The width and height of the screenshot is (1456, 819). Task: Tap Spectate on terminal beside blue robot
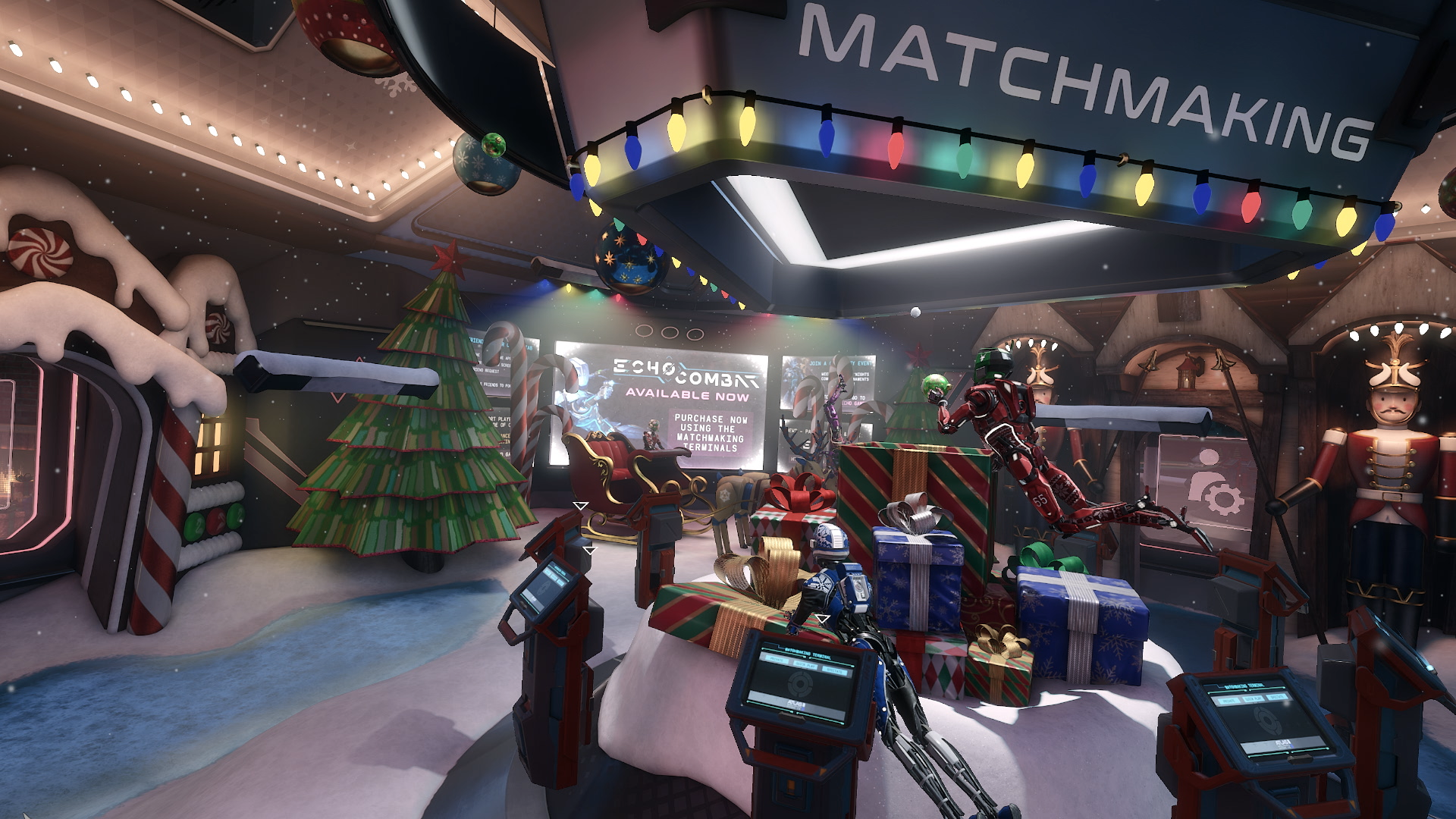pyautogui.click(x=835, y=670)
